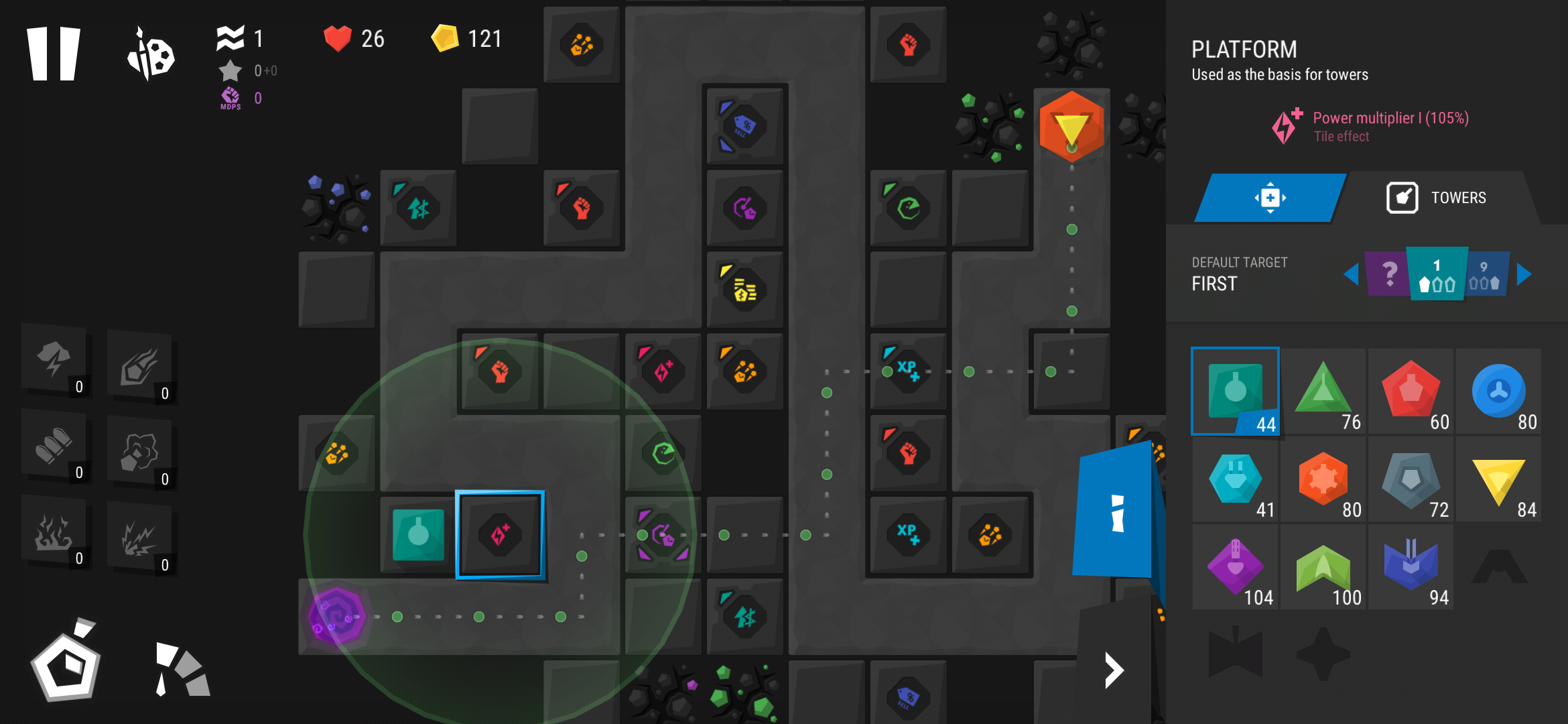Pick the light green tower costing 100

coord(1323,566)
